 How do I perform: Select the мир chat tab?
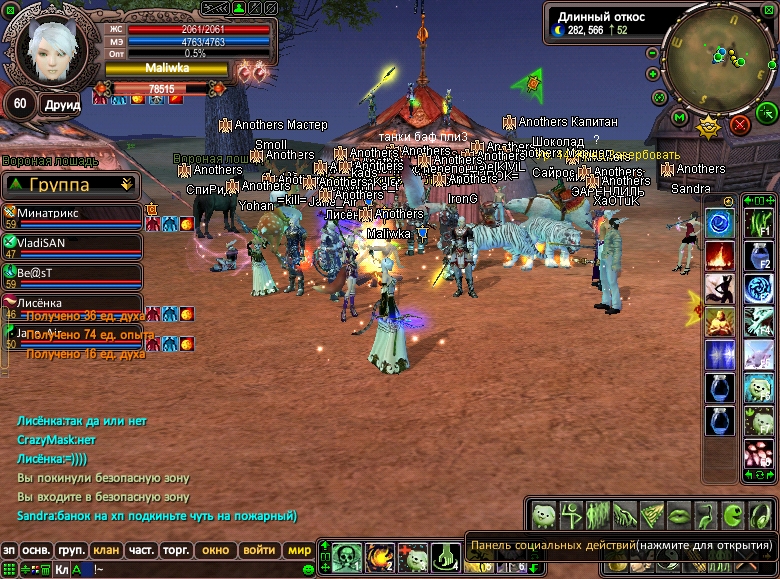pyautogui.click(x=298, y=550)
